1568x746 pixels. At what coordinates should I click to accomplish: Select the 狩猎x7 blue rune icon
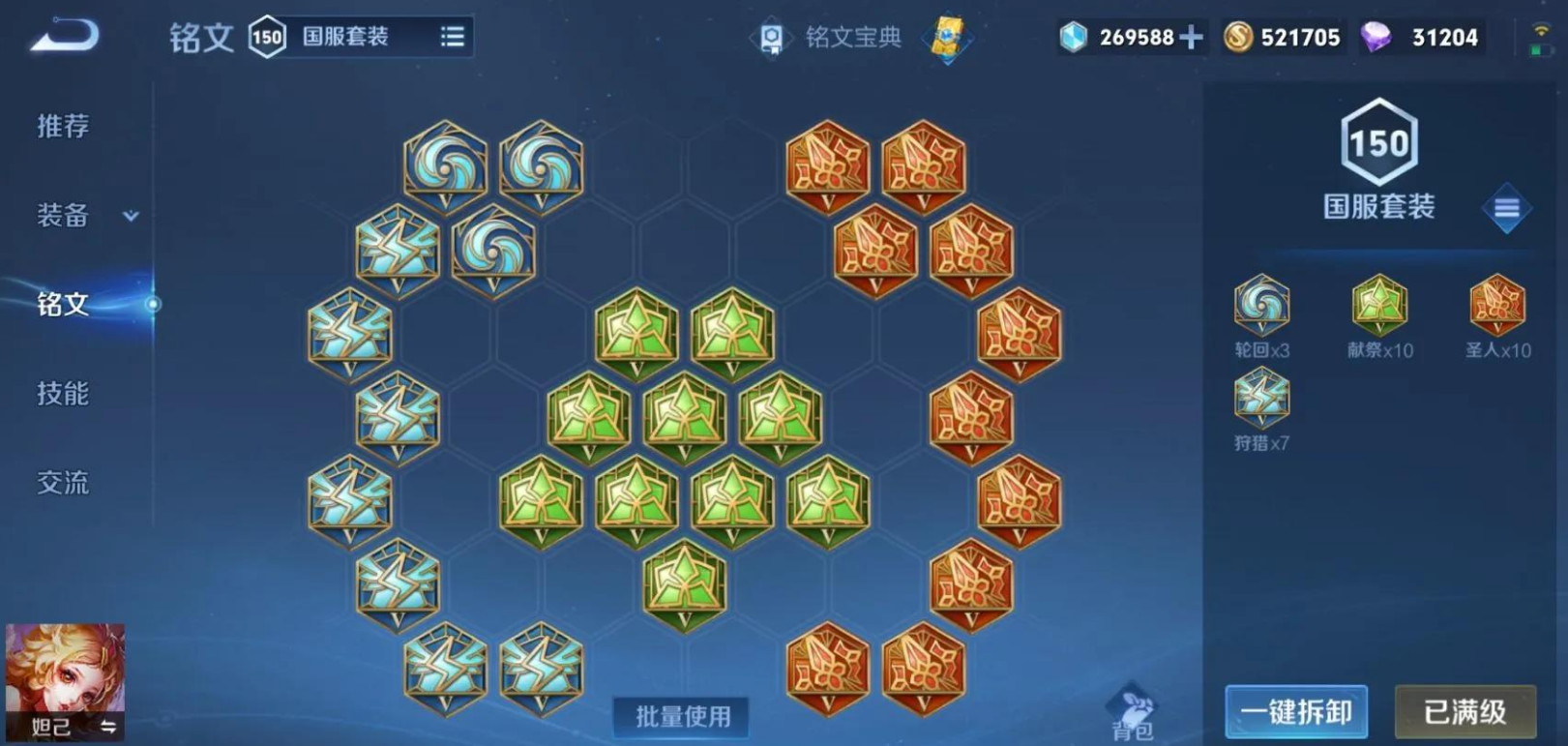coord(1260,397)
